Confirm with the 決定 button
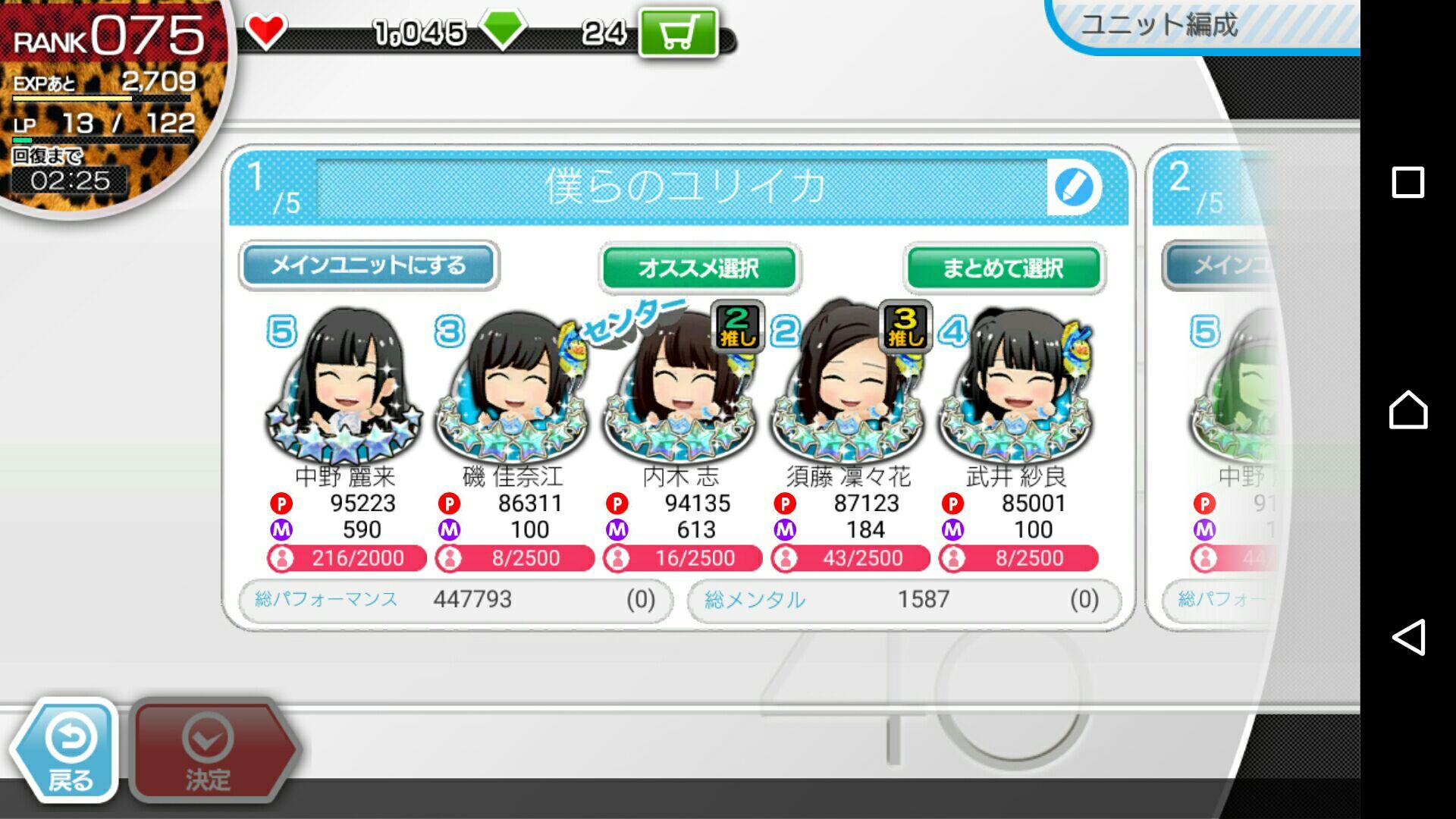 click(x=210, y=751)
